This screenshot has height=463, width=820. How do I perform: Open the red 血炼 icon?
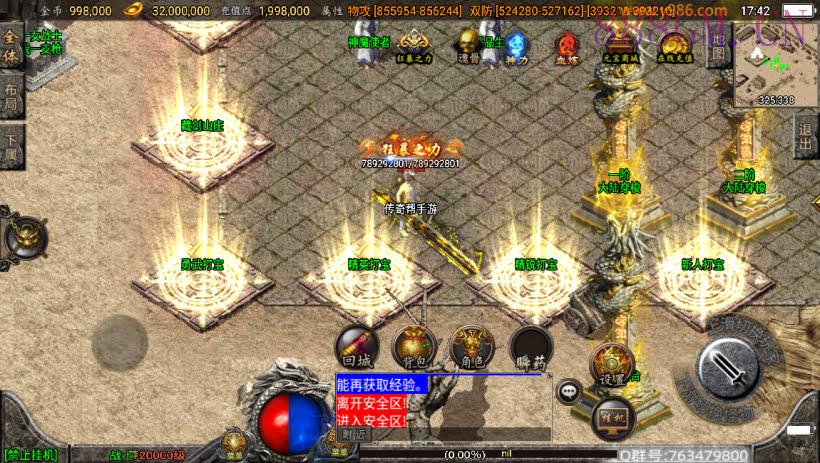click(x=569, y=45)
